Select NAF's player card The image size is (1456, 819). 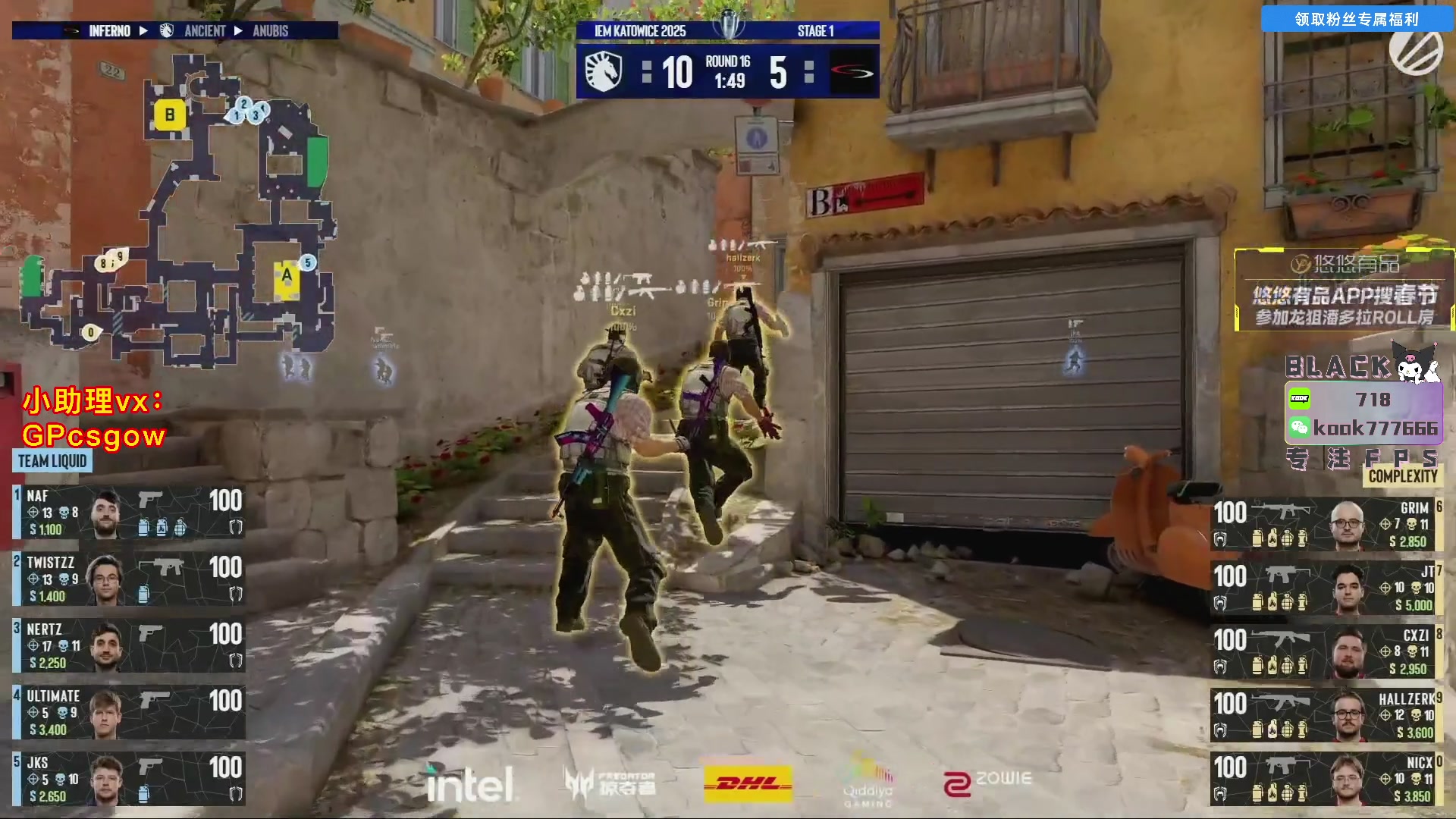click(x=129, y=513)
